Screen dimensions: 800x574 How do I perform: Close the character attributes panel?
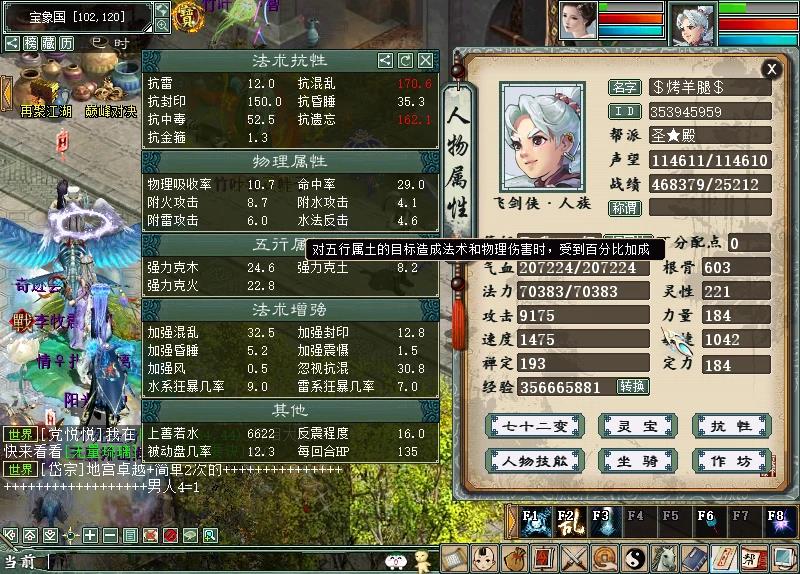click(x=771, y=69)
